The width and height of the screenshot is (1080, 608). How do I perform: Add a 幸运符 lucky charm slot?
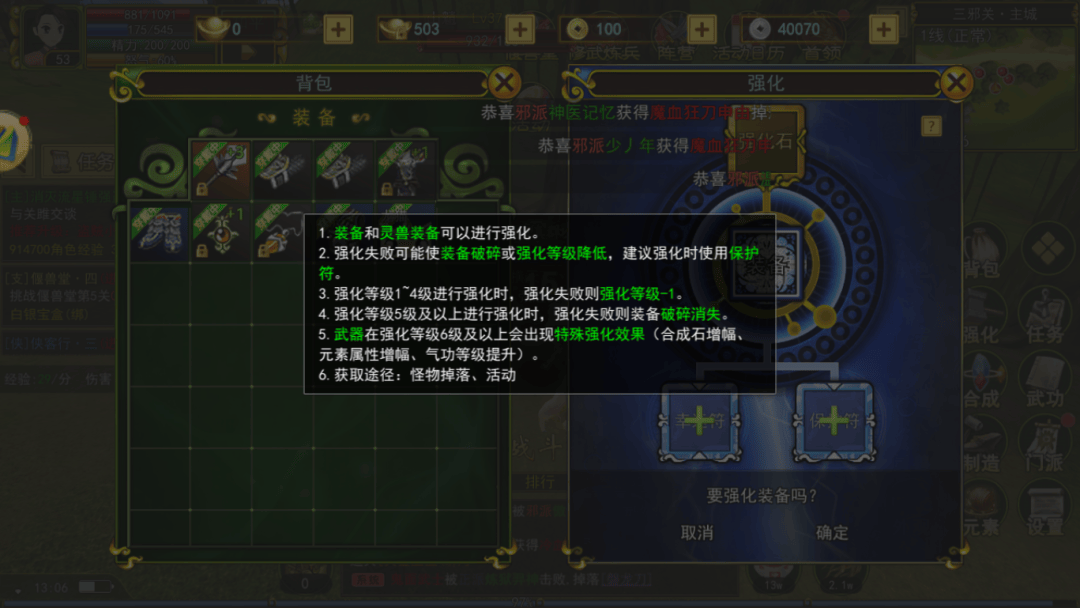tap(698, 421)
